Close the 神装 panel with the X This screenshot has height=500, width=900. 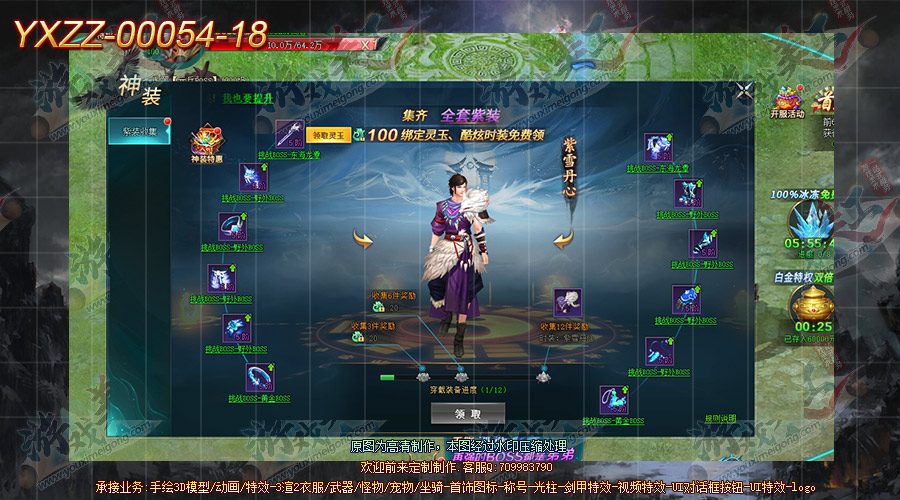744,91
